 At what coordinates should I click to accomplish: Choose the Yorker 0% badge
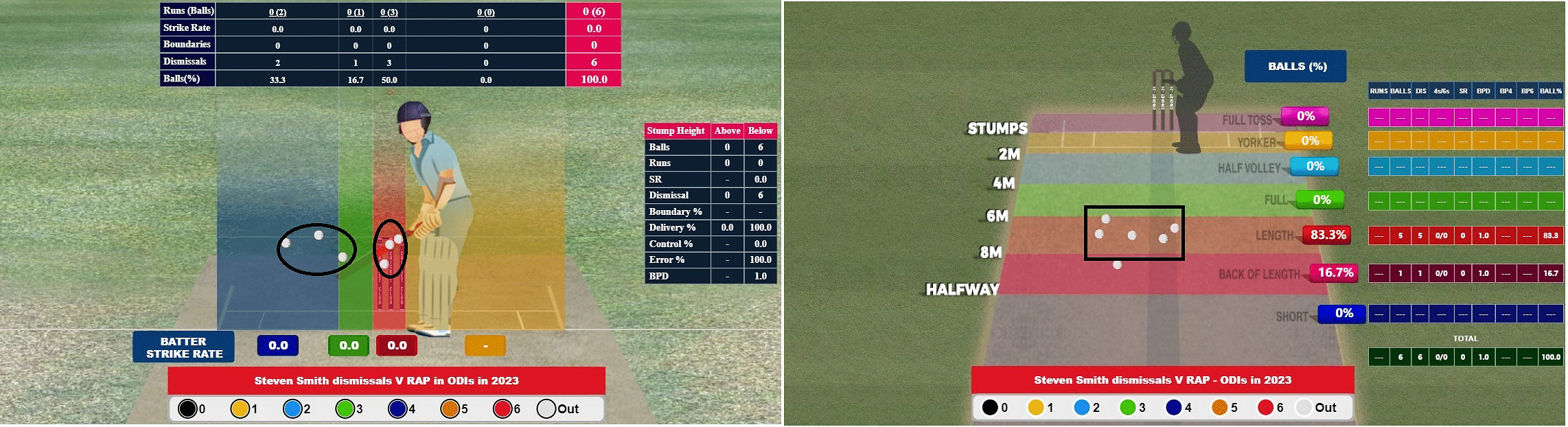coord(1310,141)
